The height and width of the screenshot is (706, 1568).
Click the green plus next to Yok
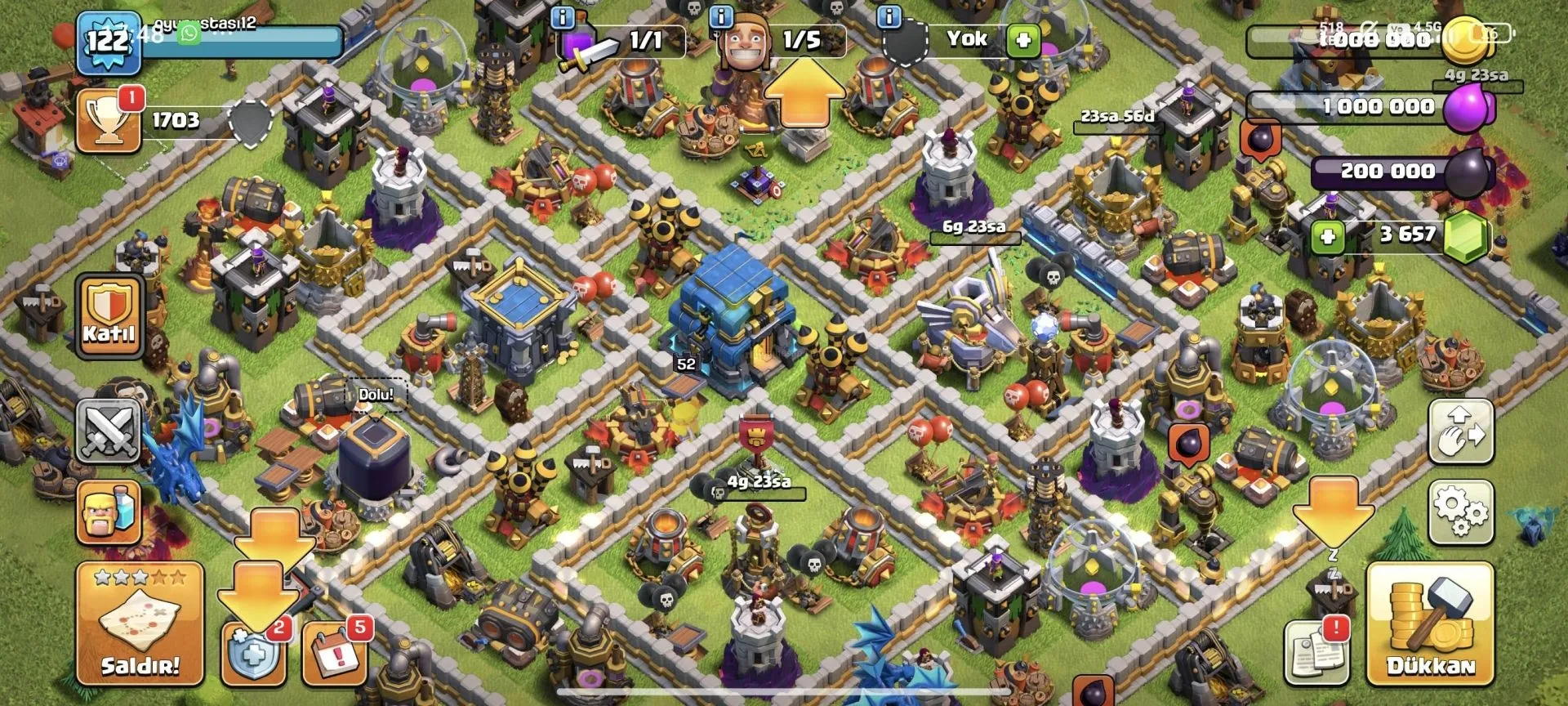click(1022, 39)
